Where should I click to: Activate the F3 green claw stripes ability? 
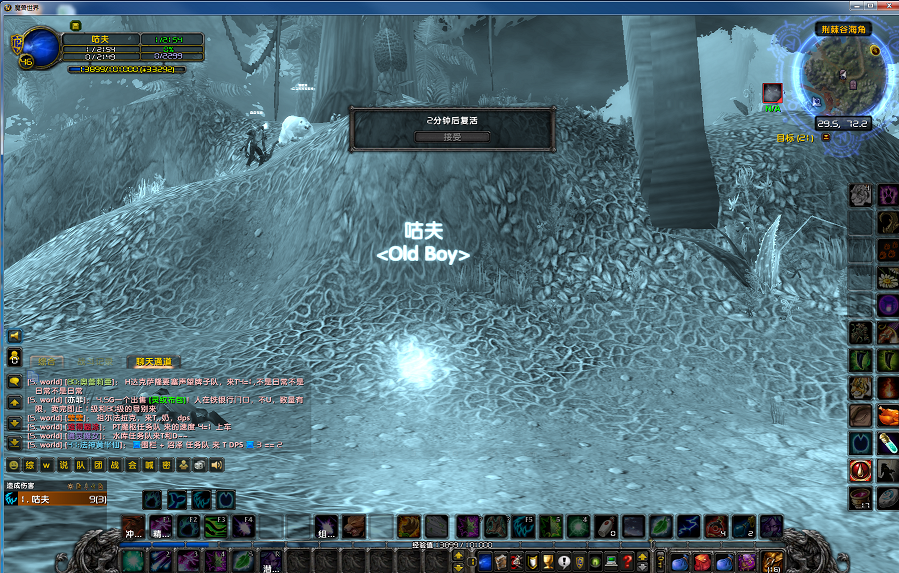pyautogui.click(x=216, y=526)
